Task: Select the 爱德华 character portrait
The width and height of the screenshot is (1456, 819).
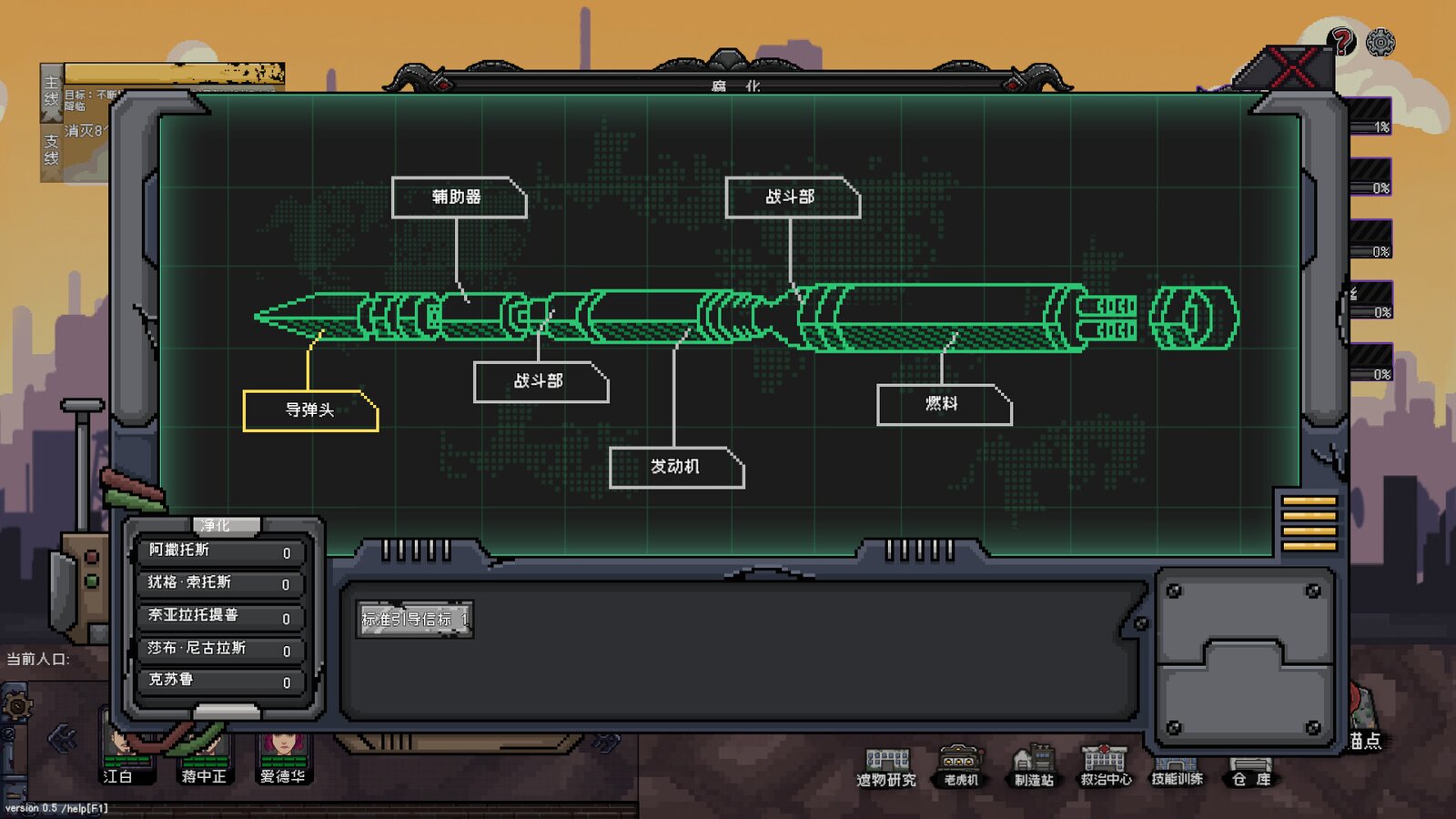Action: [283, 757]
